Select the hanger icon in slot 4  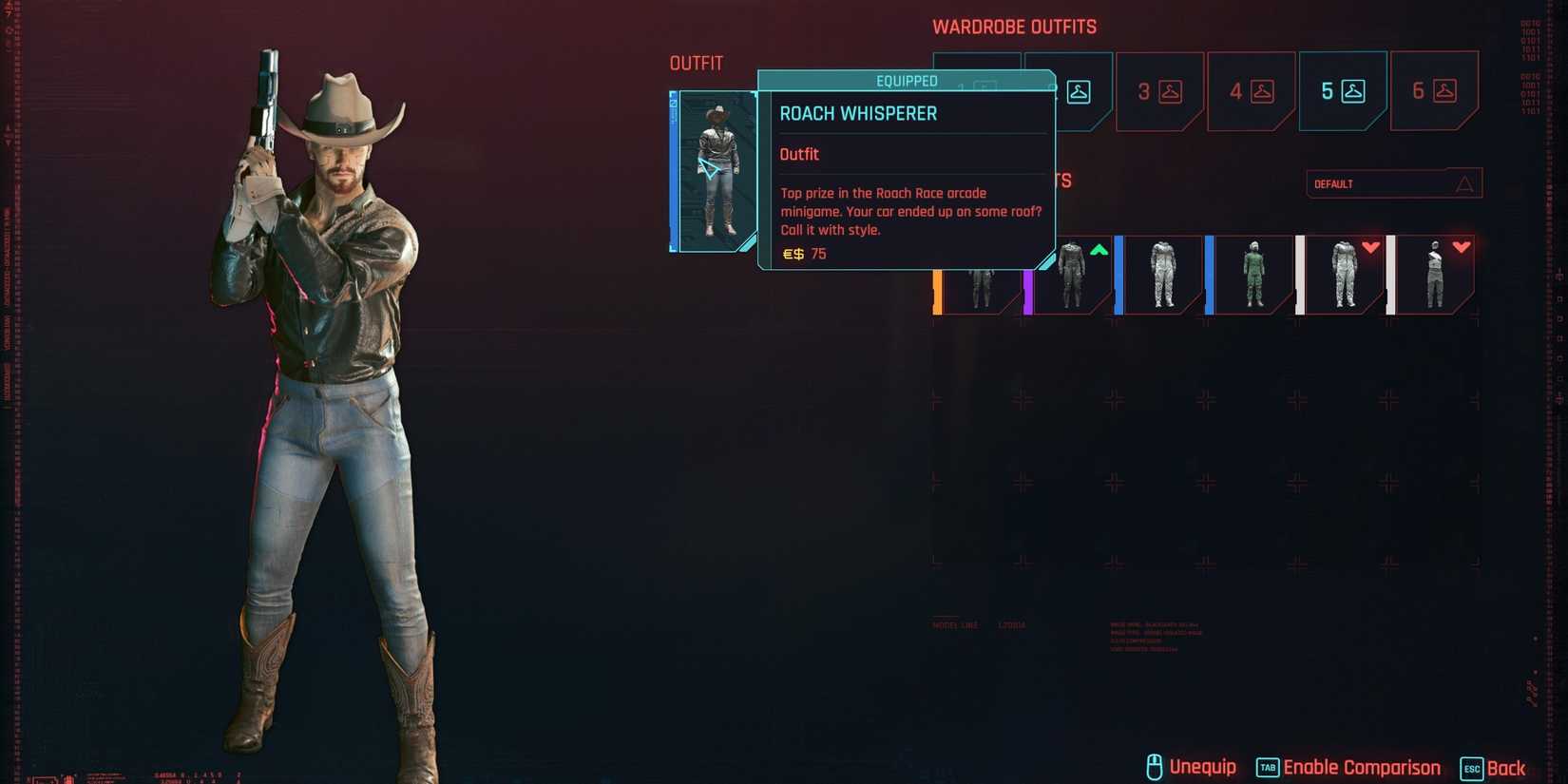pyautogui.click(x=1262, y=92)
